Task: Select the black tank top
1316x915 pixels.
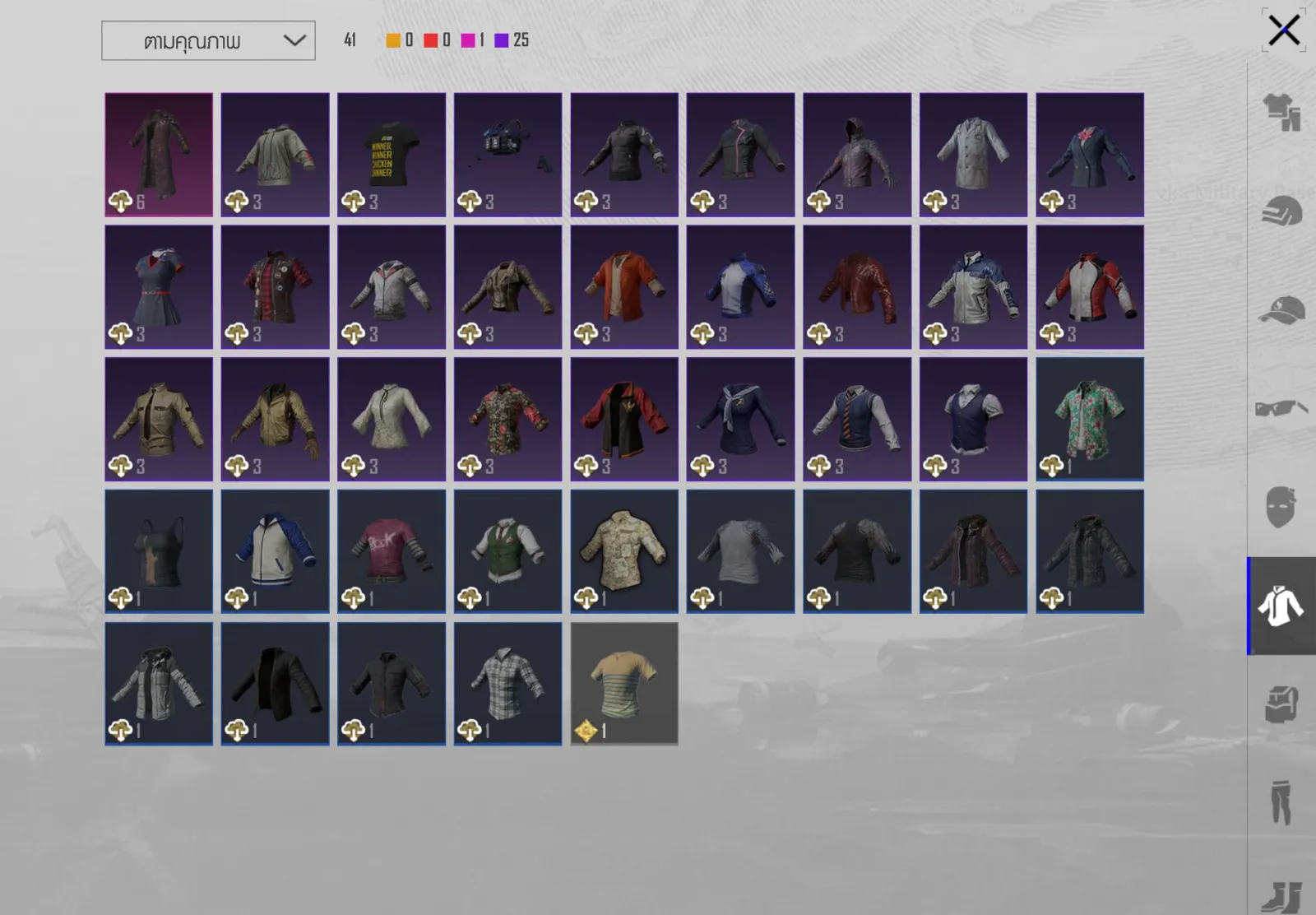Action: point(159,551)
